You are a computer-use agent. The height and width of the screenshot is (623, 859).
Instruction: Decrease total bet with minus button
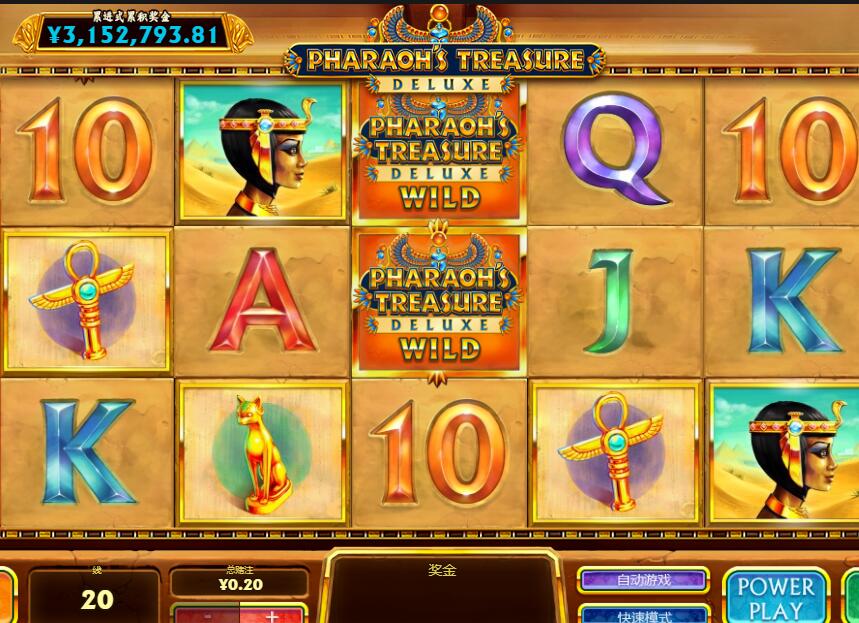[207, 615]
